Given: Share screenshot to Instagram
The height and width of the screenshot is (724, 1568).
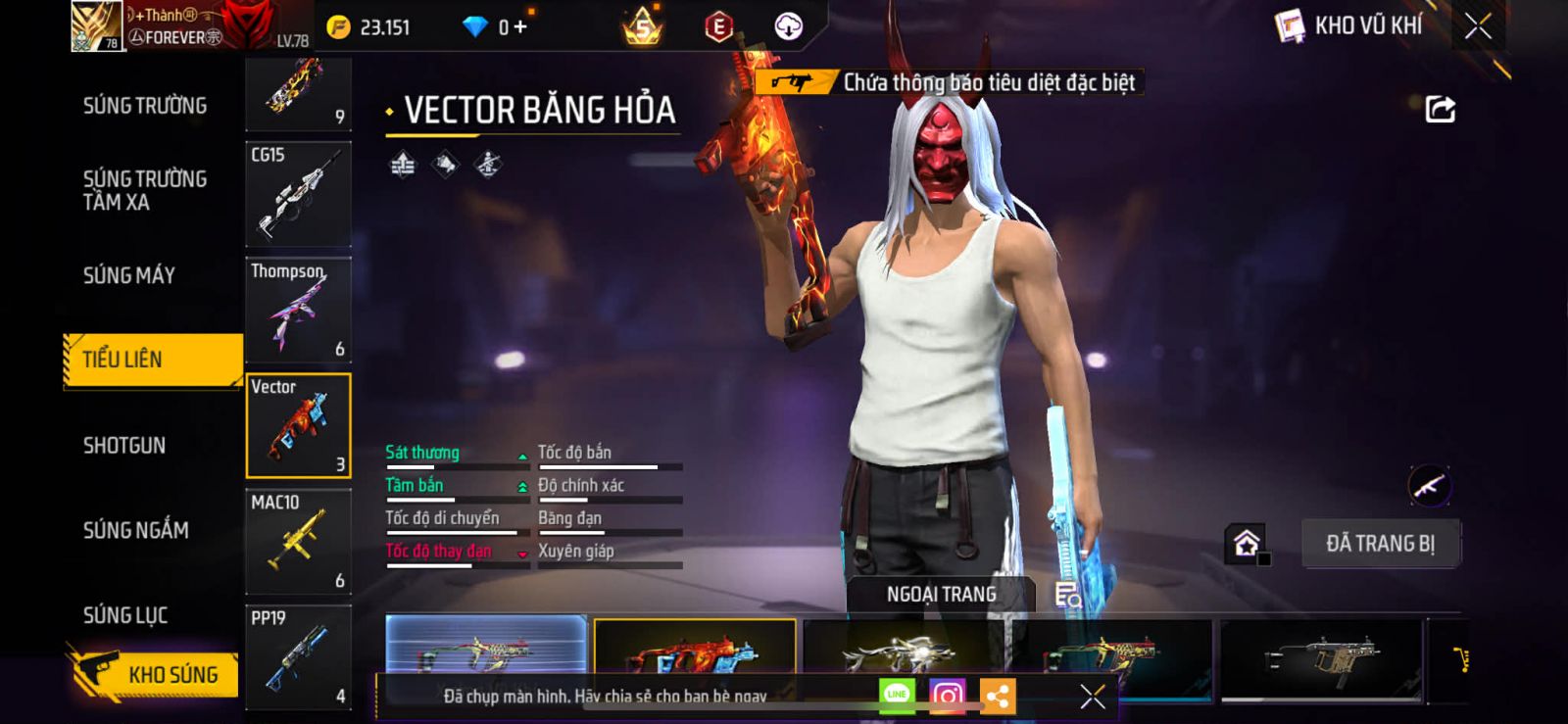Looking at the screenshot, I should [x=947, y=696].
